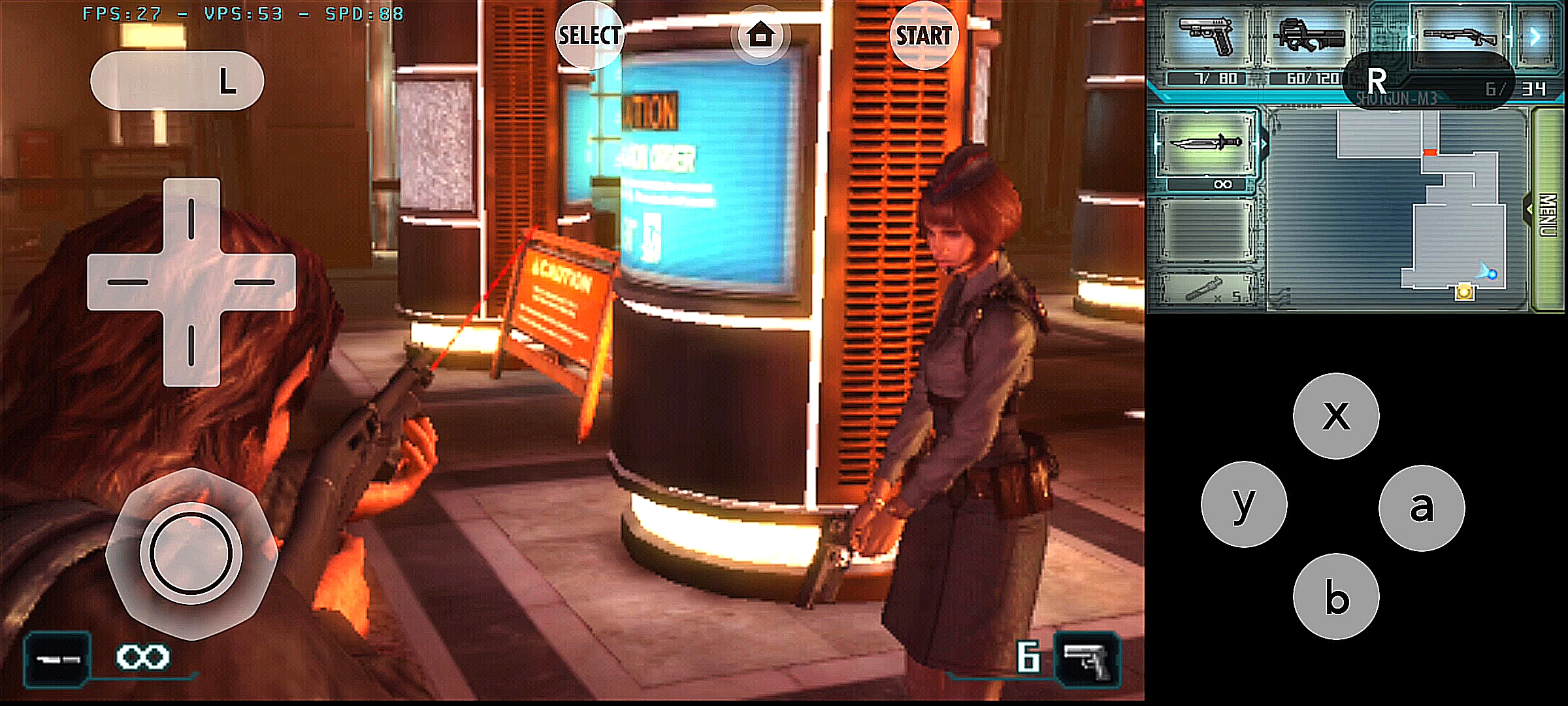Image resolution: width=1568 pixels, height=706 pixels.
Task: Open the emulator home button
Action: [760, 36]
